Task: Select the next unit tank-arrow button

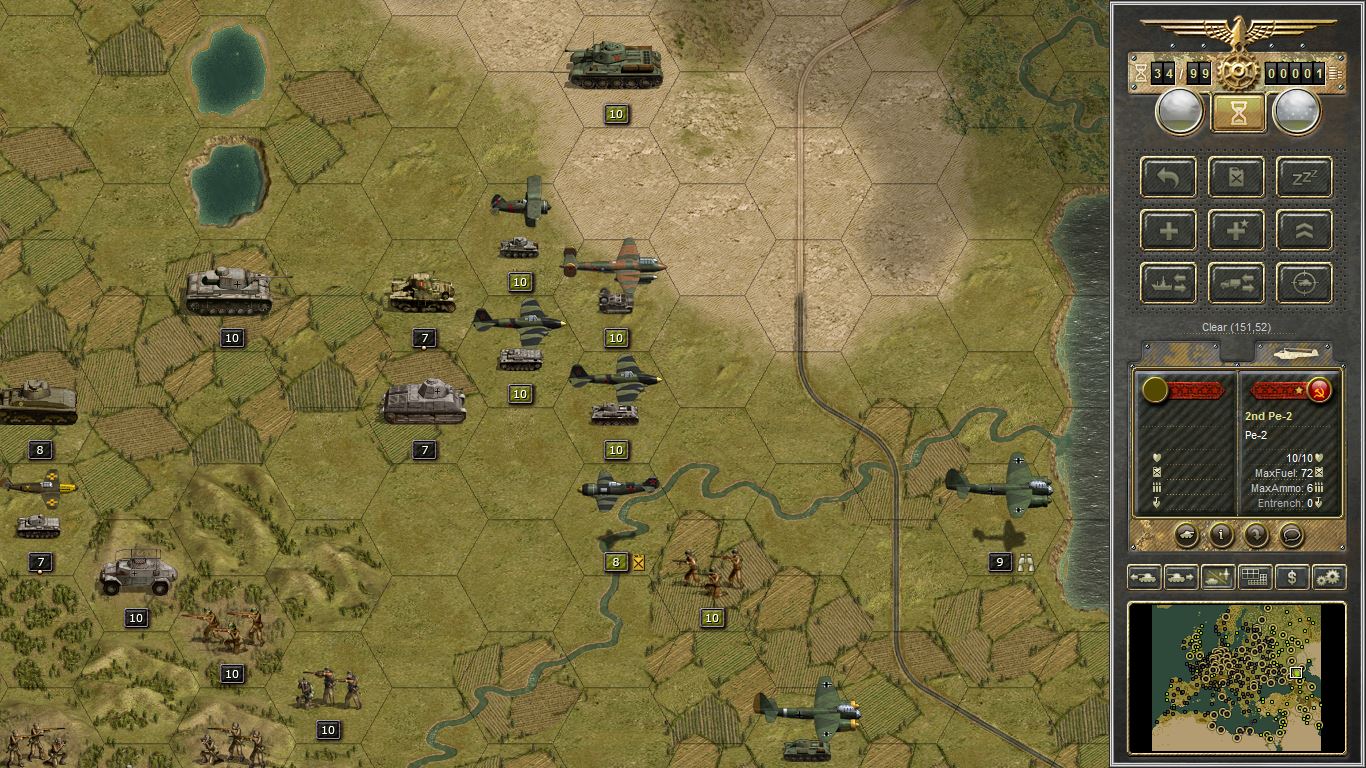Action: (x=1181, y=577)
